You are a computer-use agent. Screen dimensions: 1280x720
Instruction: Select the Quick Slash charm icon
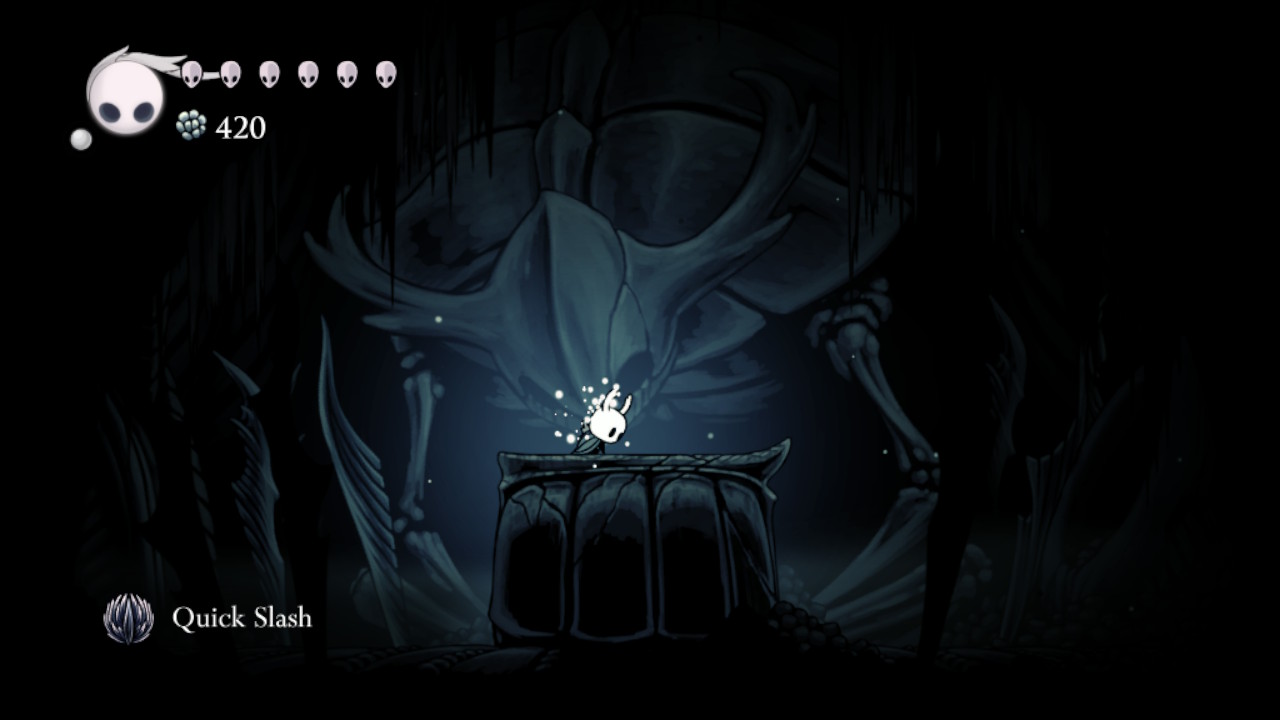[126, 618]
